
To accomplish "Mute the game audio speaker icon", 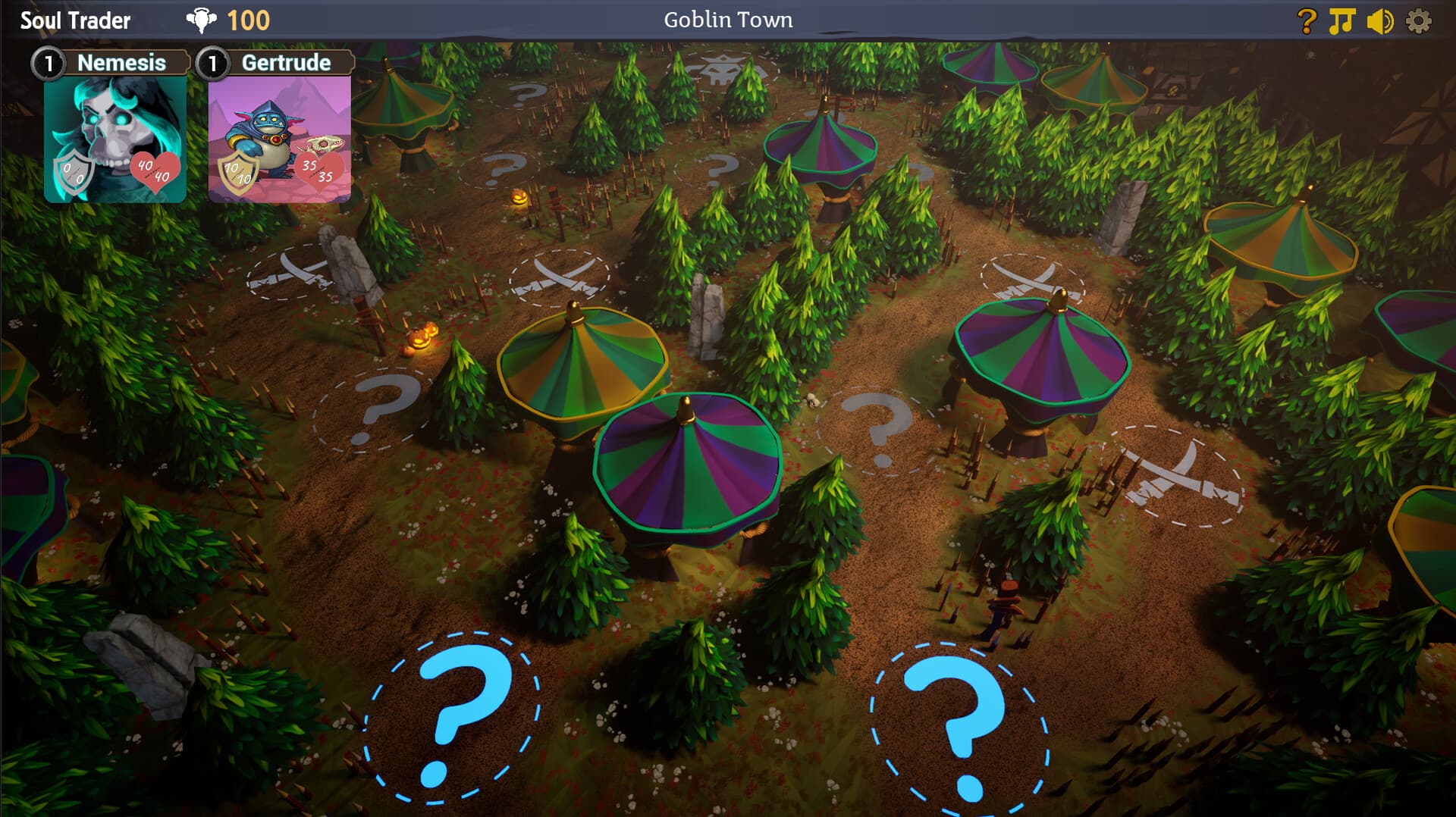I will [x=1380, y=20].
